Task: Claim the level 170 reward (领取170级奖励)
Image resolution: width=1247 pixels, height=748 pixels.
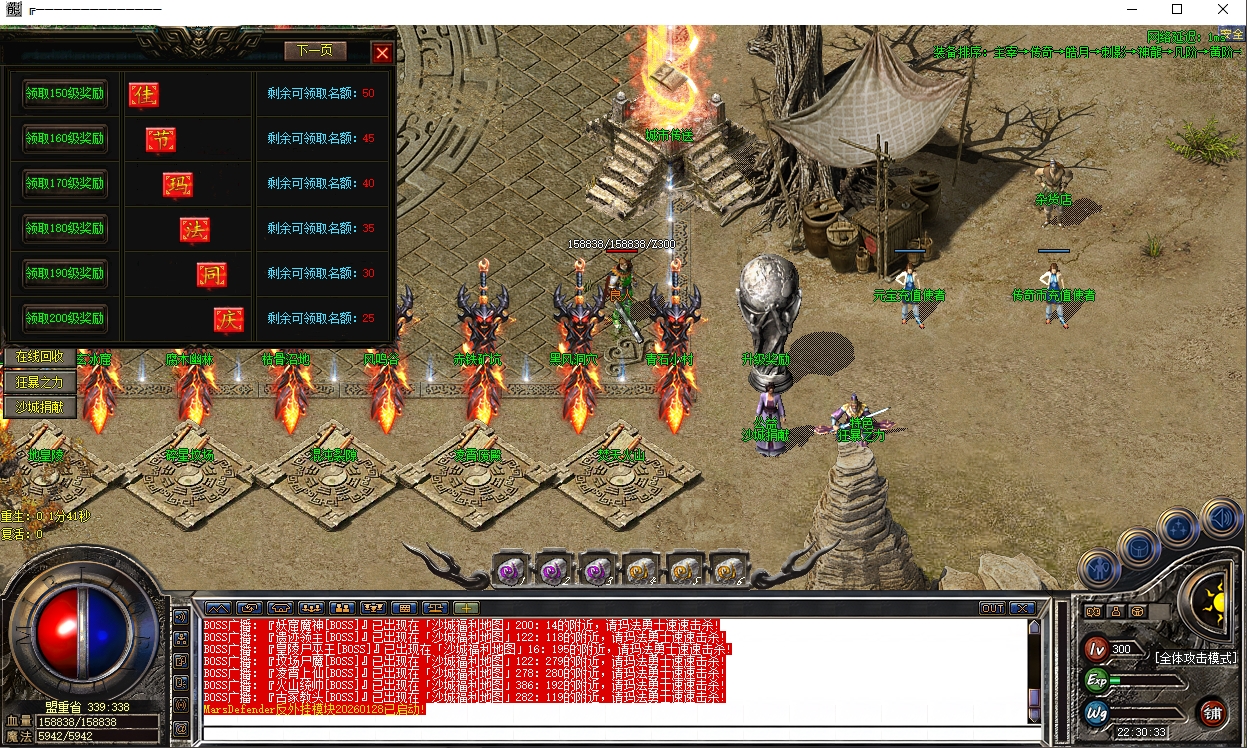Action: 65,184
